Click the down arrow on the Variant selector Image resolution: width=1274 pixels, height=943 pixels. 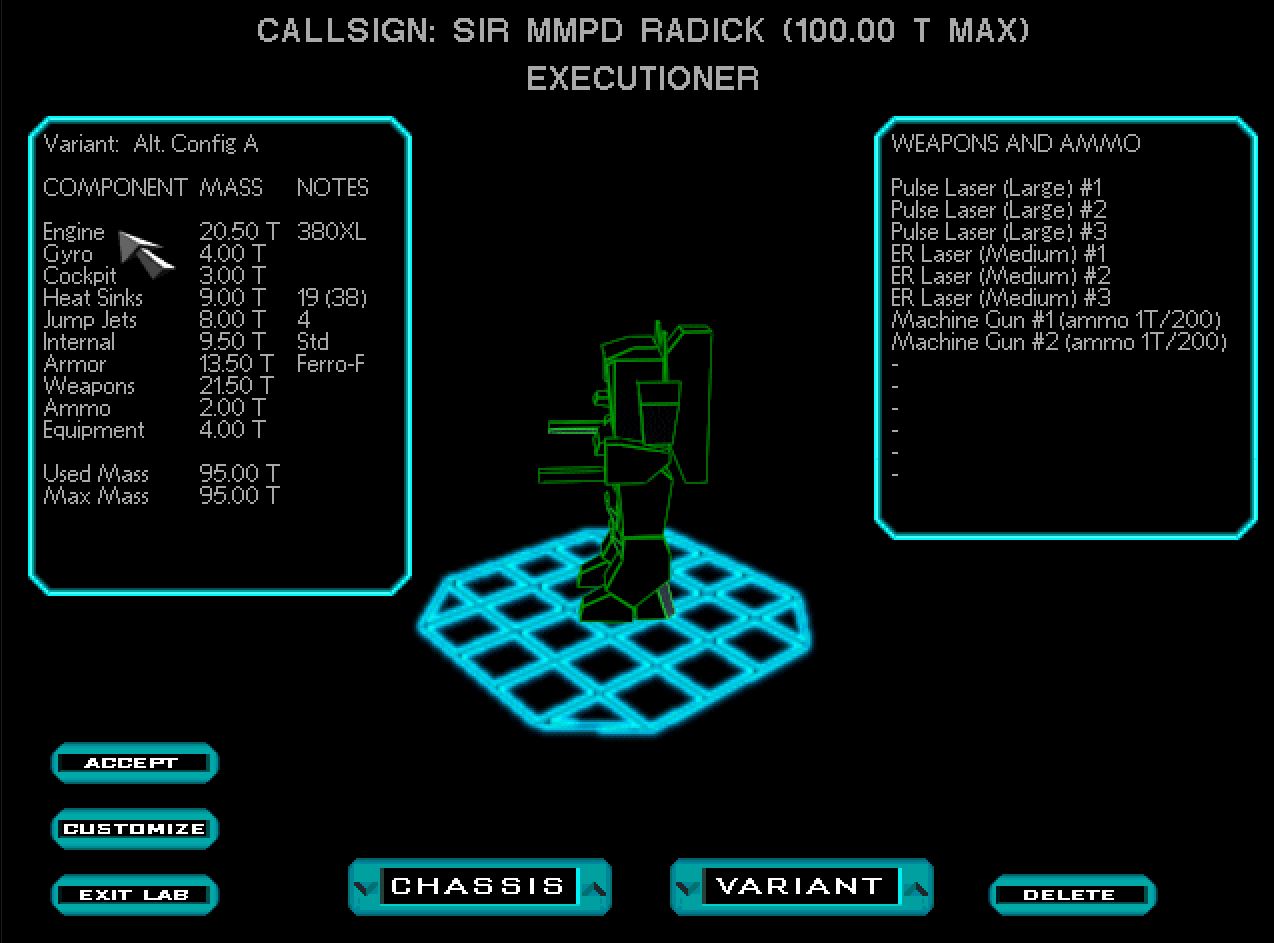click(x=687, y=886)
